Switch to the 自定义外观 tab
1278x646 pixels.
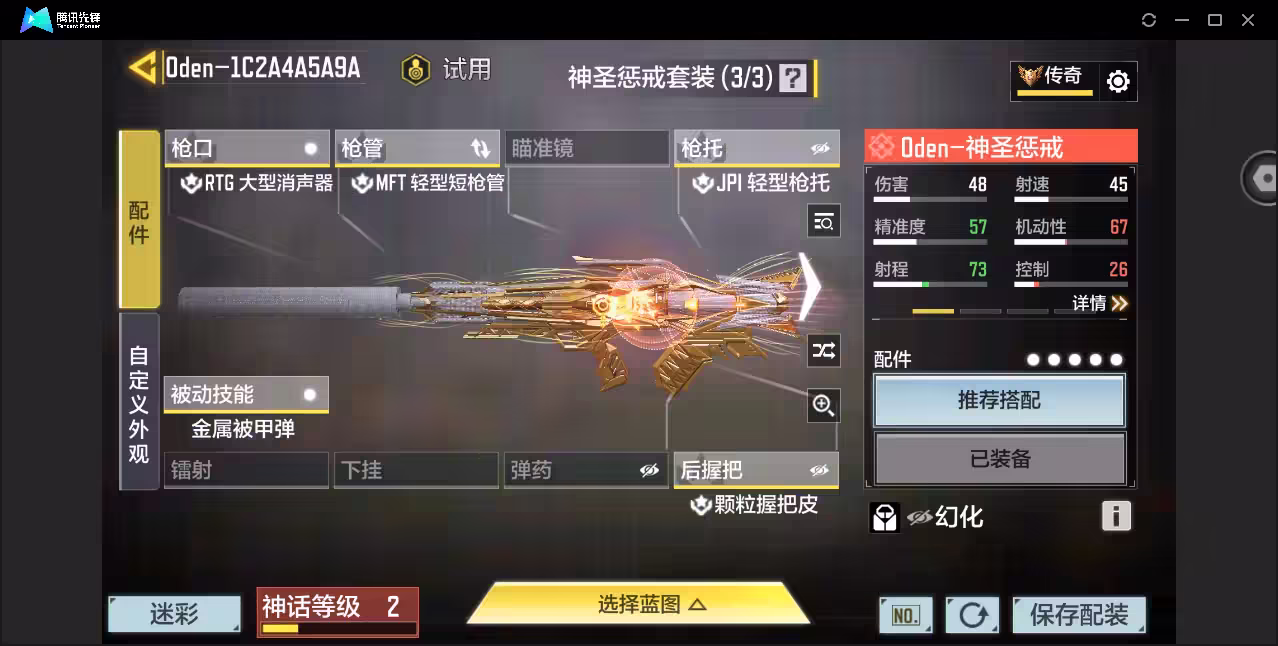139,402
